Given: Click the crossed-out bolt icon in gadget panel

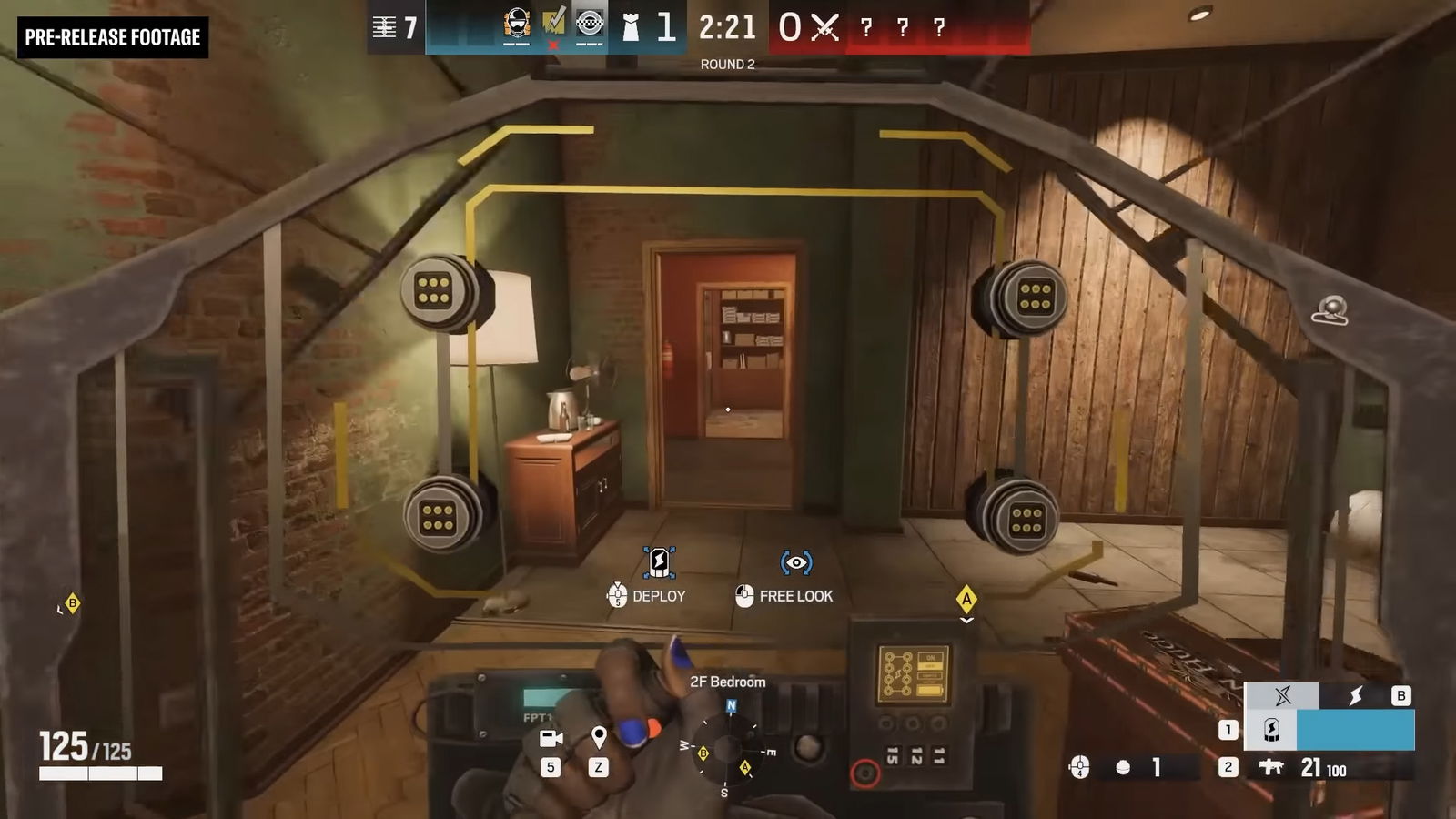Looking at the screenshot, I should [x=1284, y=695].
